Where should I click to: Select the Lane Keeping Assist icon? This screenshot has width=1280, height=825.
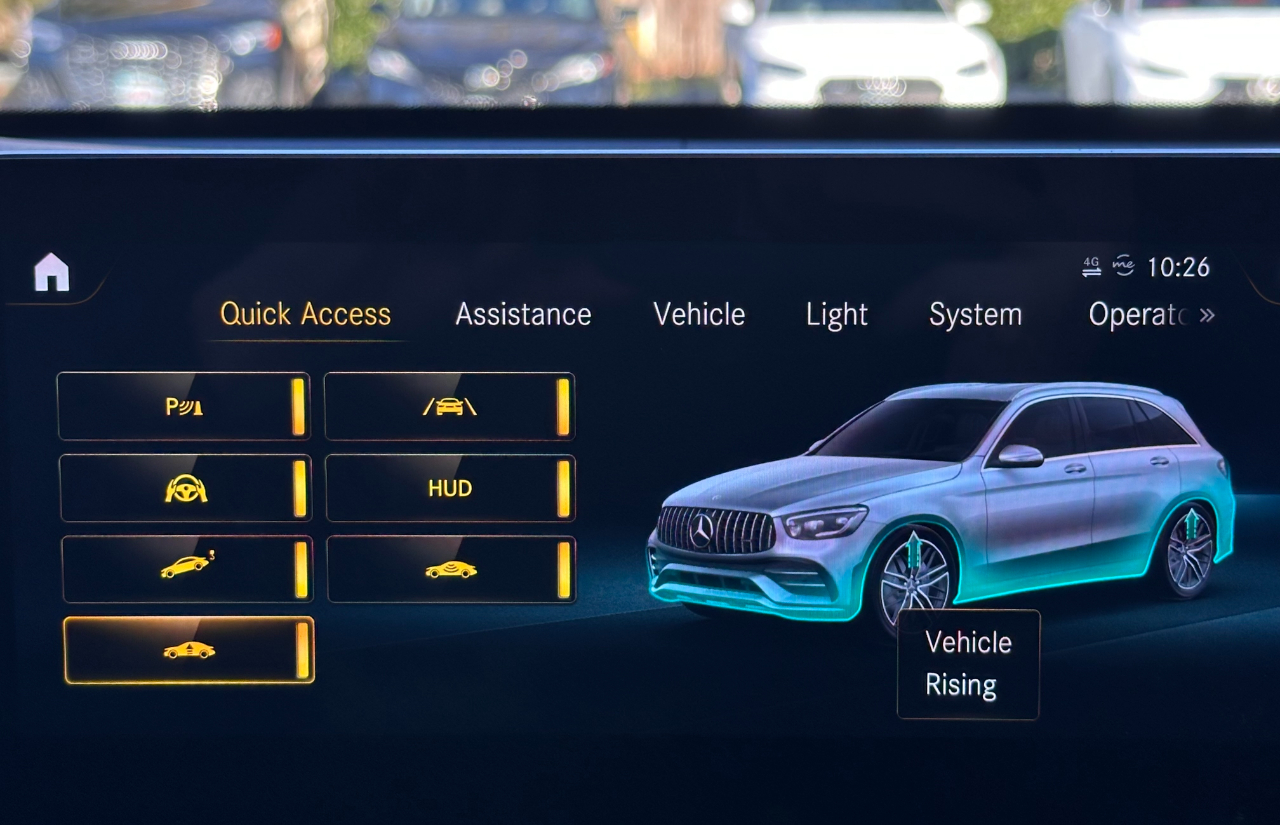point(450,405)
